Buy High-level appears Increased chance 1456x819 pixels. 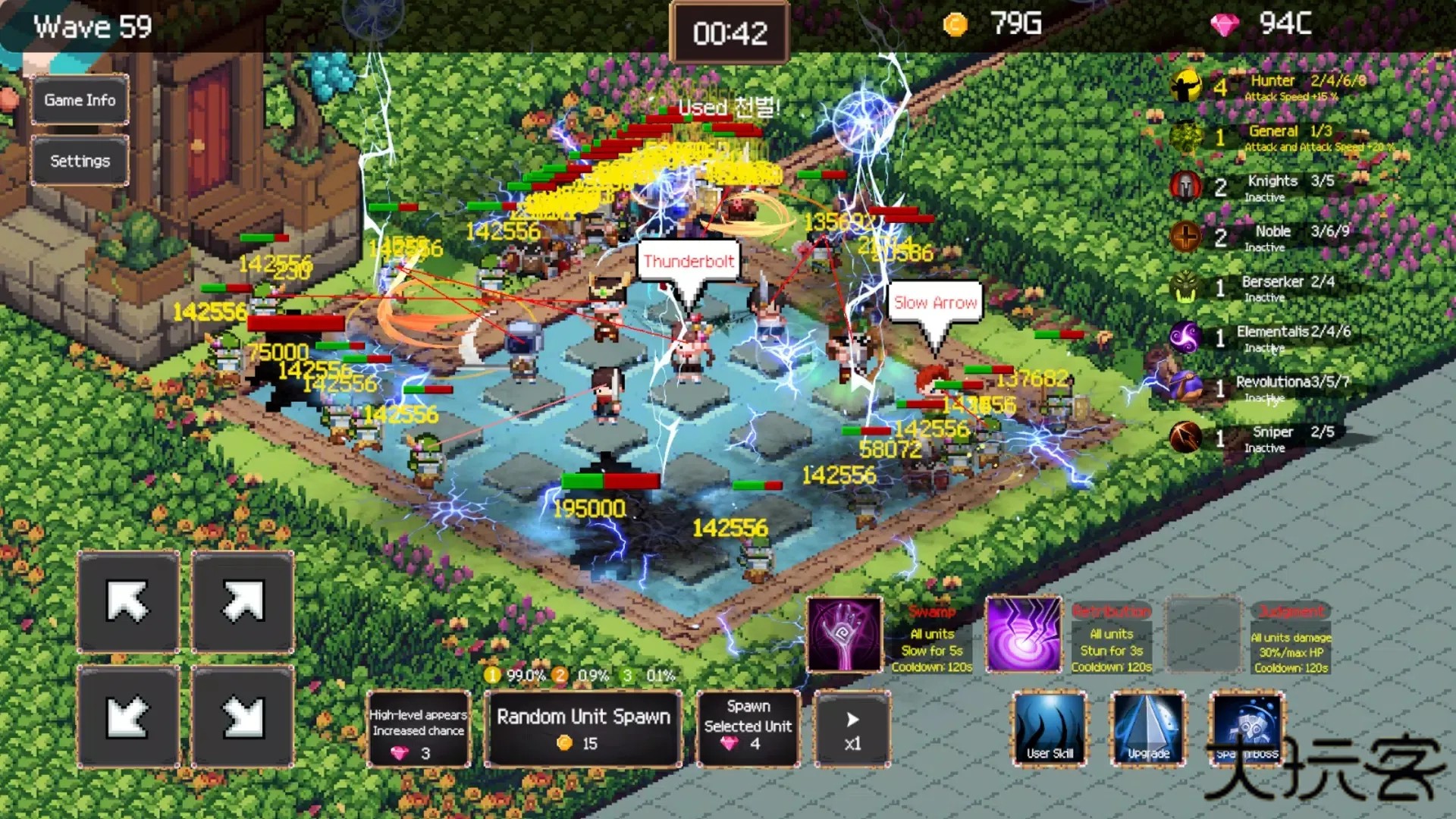(x=418, y=730)
